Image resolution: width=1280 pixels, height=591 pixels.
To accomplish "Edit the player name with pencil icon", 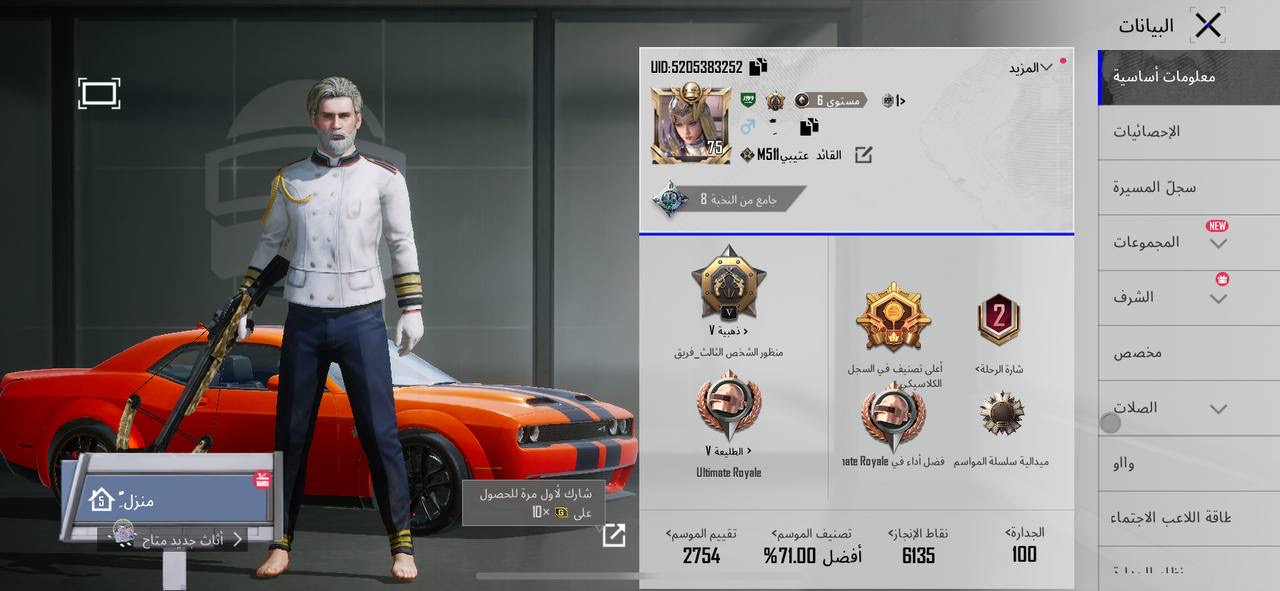I will [x=862, y=155].
